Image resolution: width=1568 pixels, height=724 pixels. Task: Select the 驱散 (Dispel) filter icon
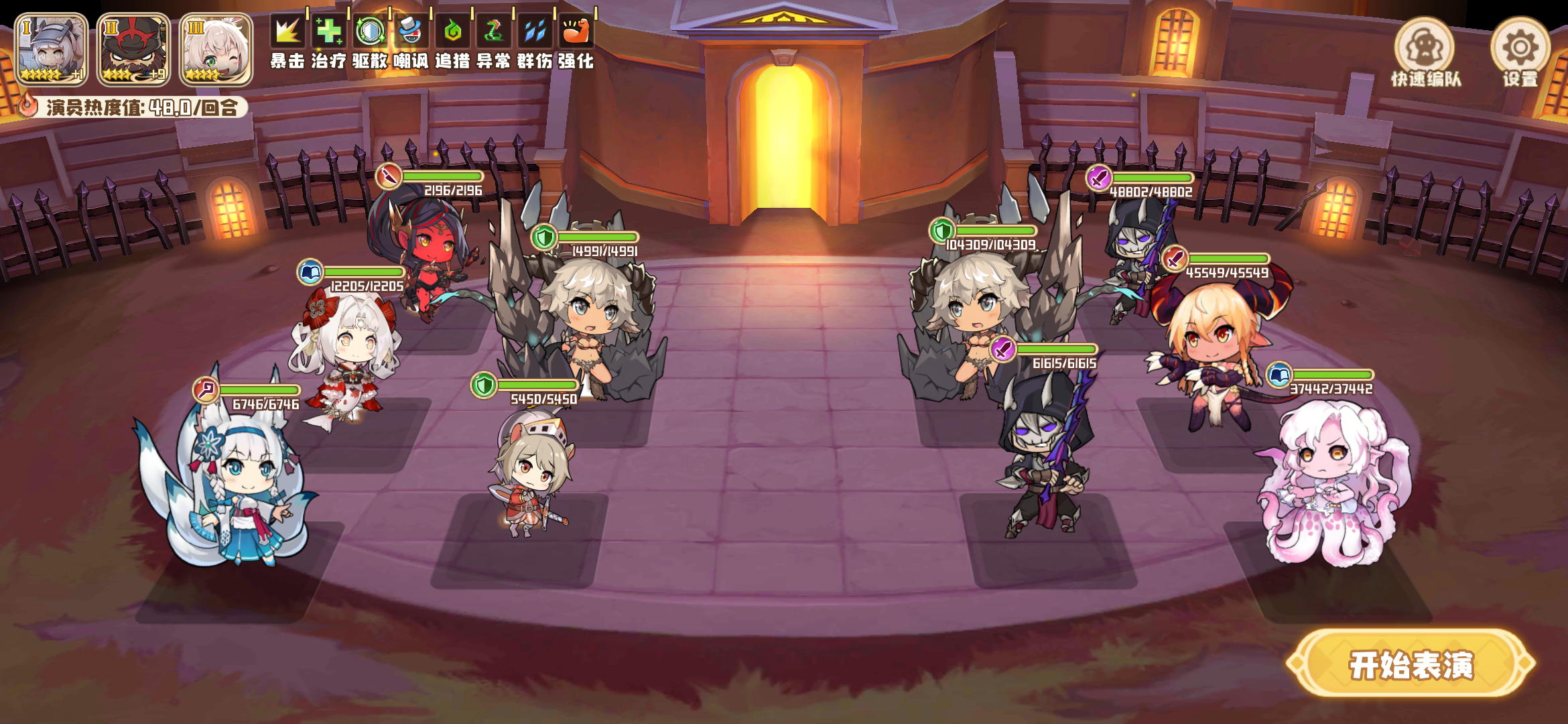click(x=371, y=30)
